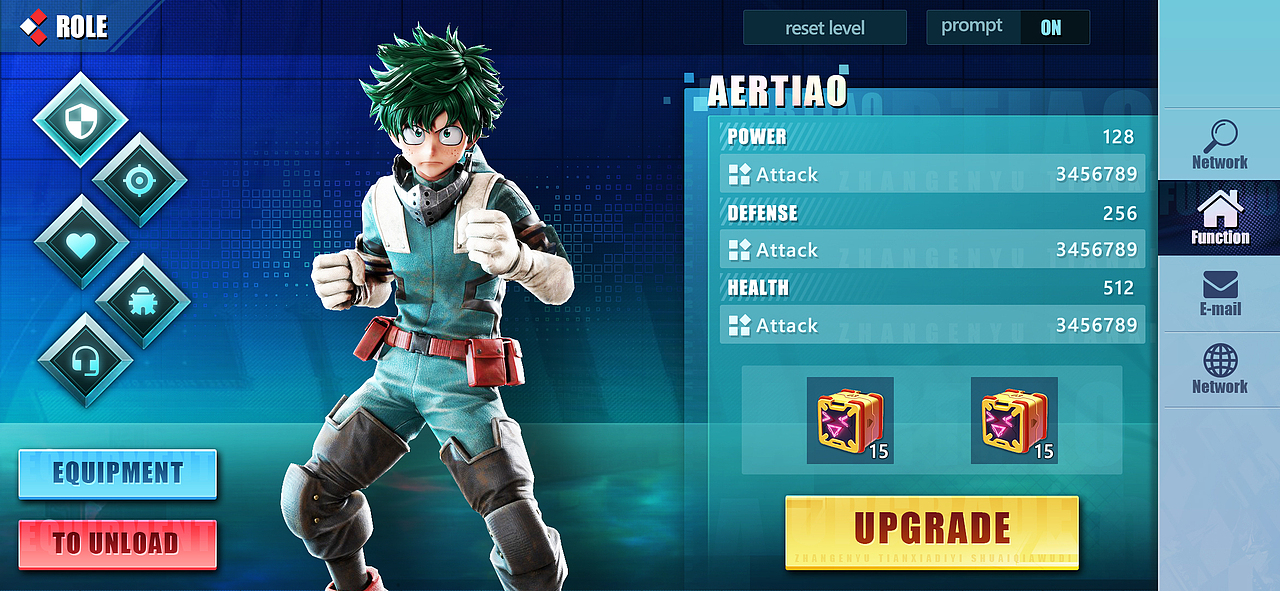Select the red TO UNLOAD button

[x=117, y=544]
